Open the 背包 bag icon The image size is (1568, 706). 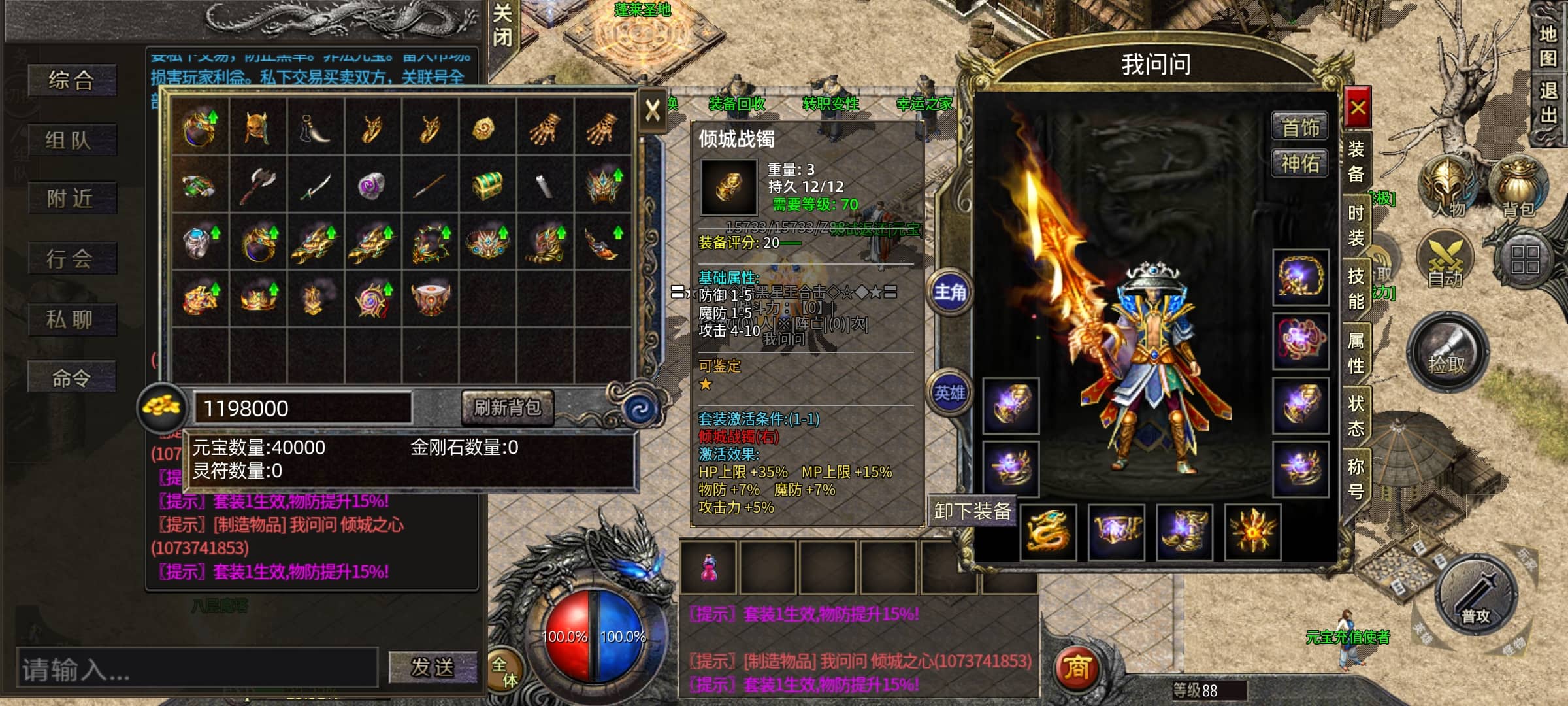point(1518,186)
